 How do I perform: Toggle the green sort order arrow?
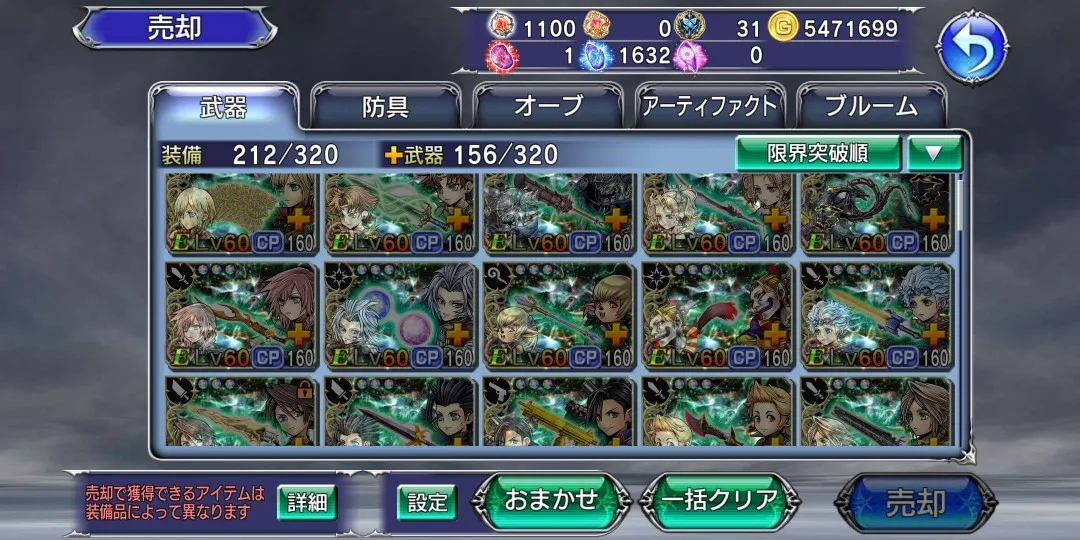point(934,153)
